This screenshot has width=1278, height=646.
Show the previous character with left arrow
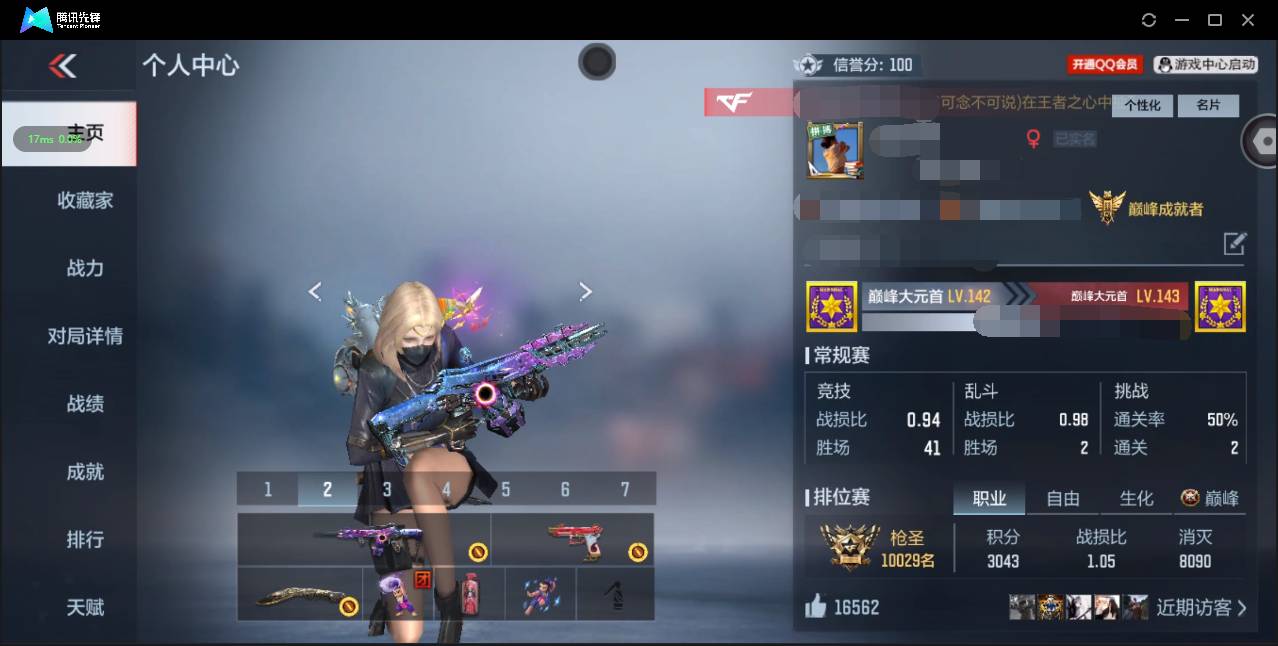pos(315,291)
